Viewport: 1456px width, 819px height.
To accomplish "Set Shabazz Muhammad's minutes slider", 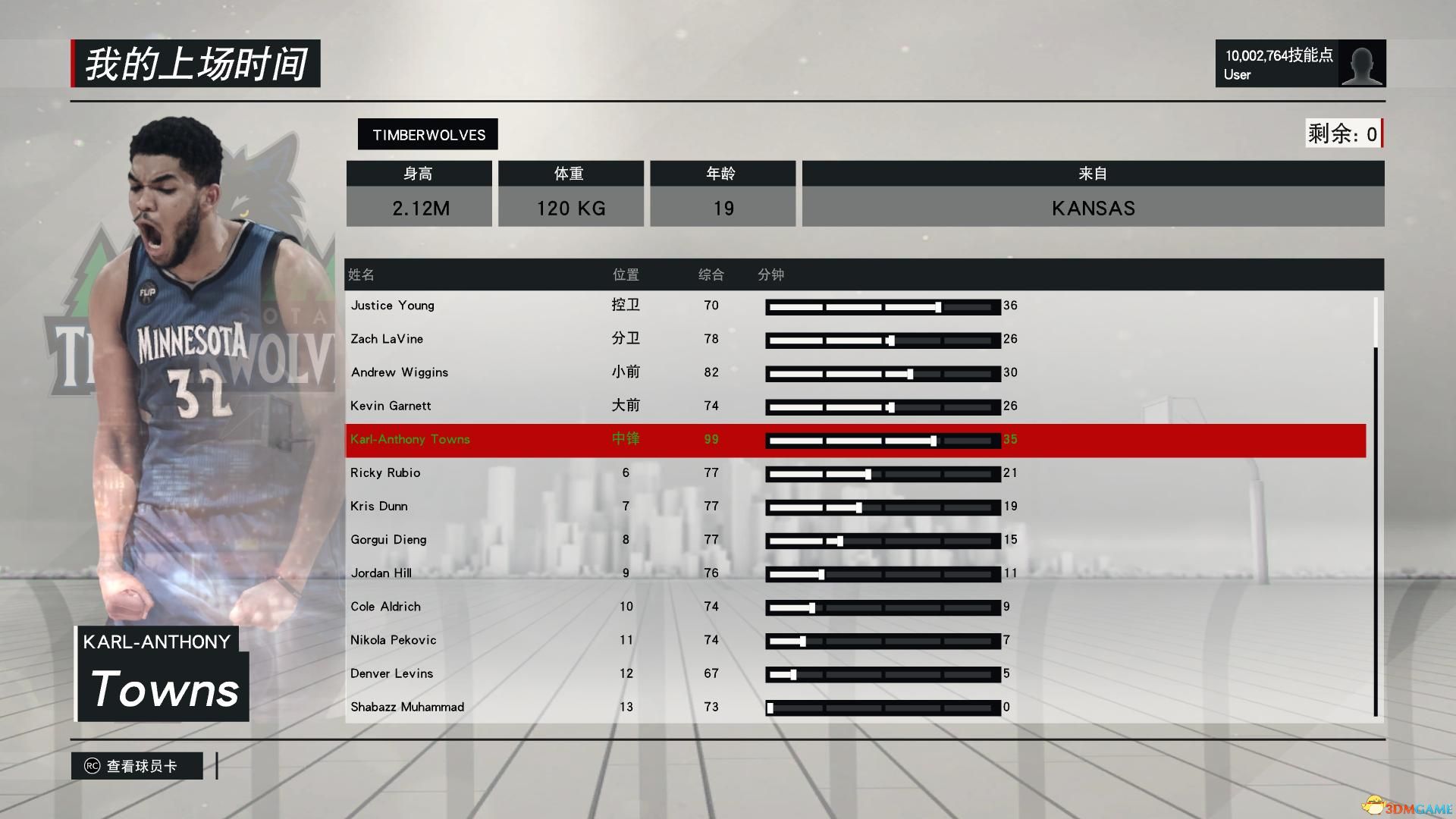I will (x=883, y=708).
